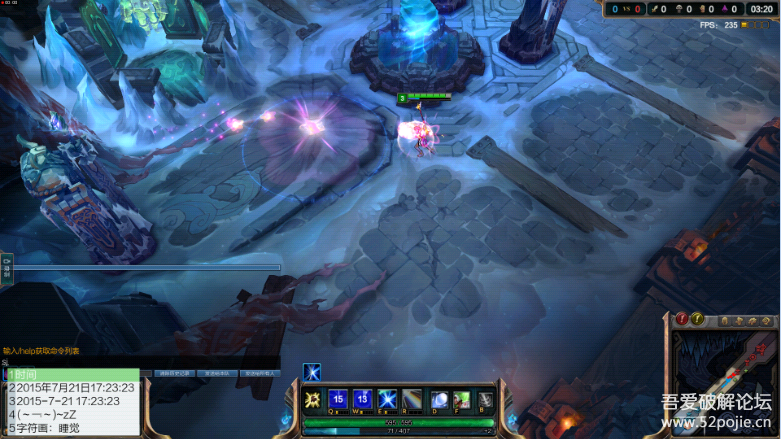Click the B recall icon
The width and height of the screenshot is (781, 439).
click(486, 400)
